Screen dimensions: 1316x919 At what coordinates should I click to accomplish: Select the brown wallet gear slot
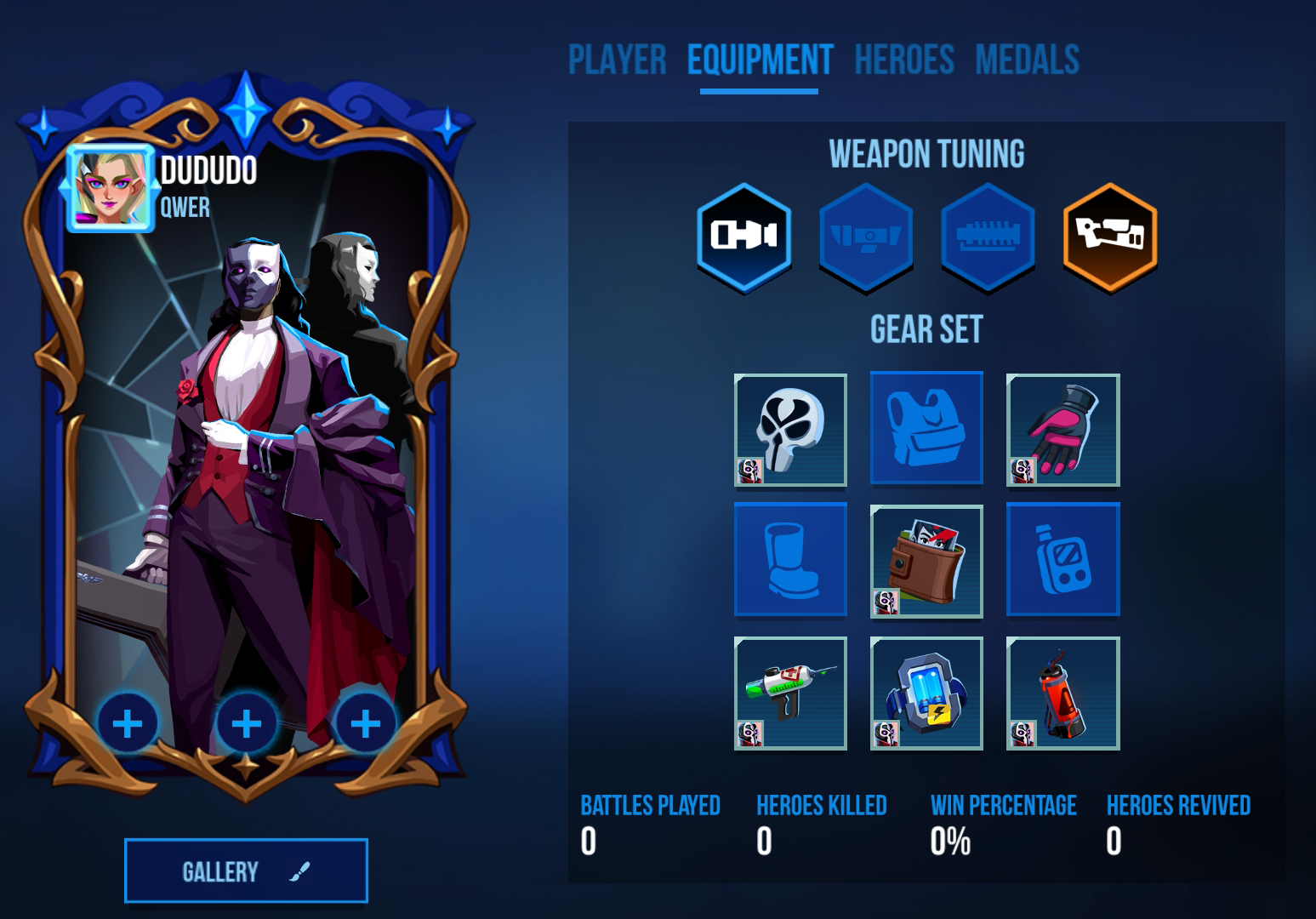(926, 561)
